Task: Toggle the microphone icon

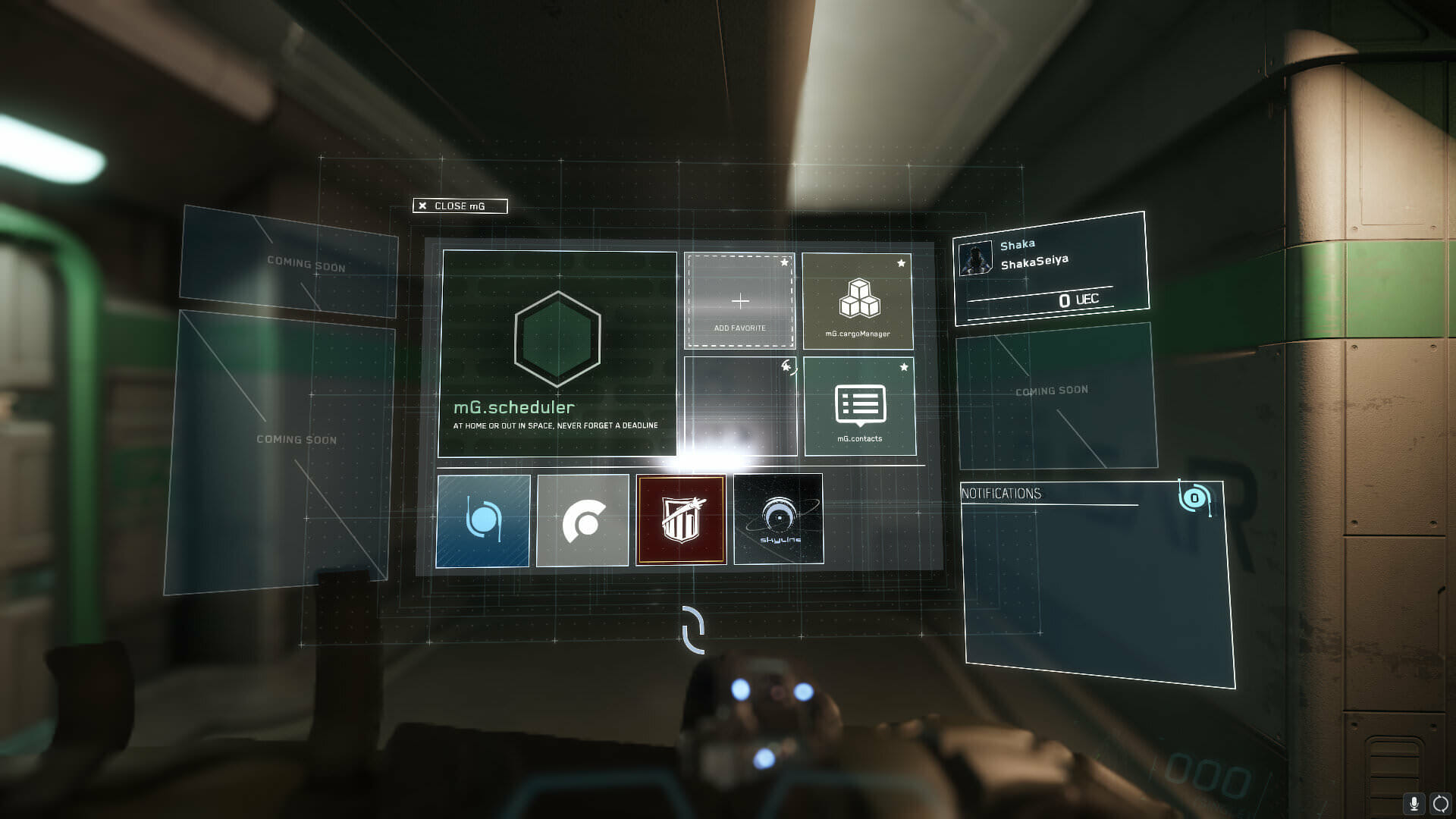Action: pyautogui.click(x=1414, y=803)
